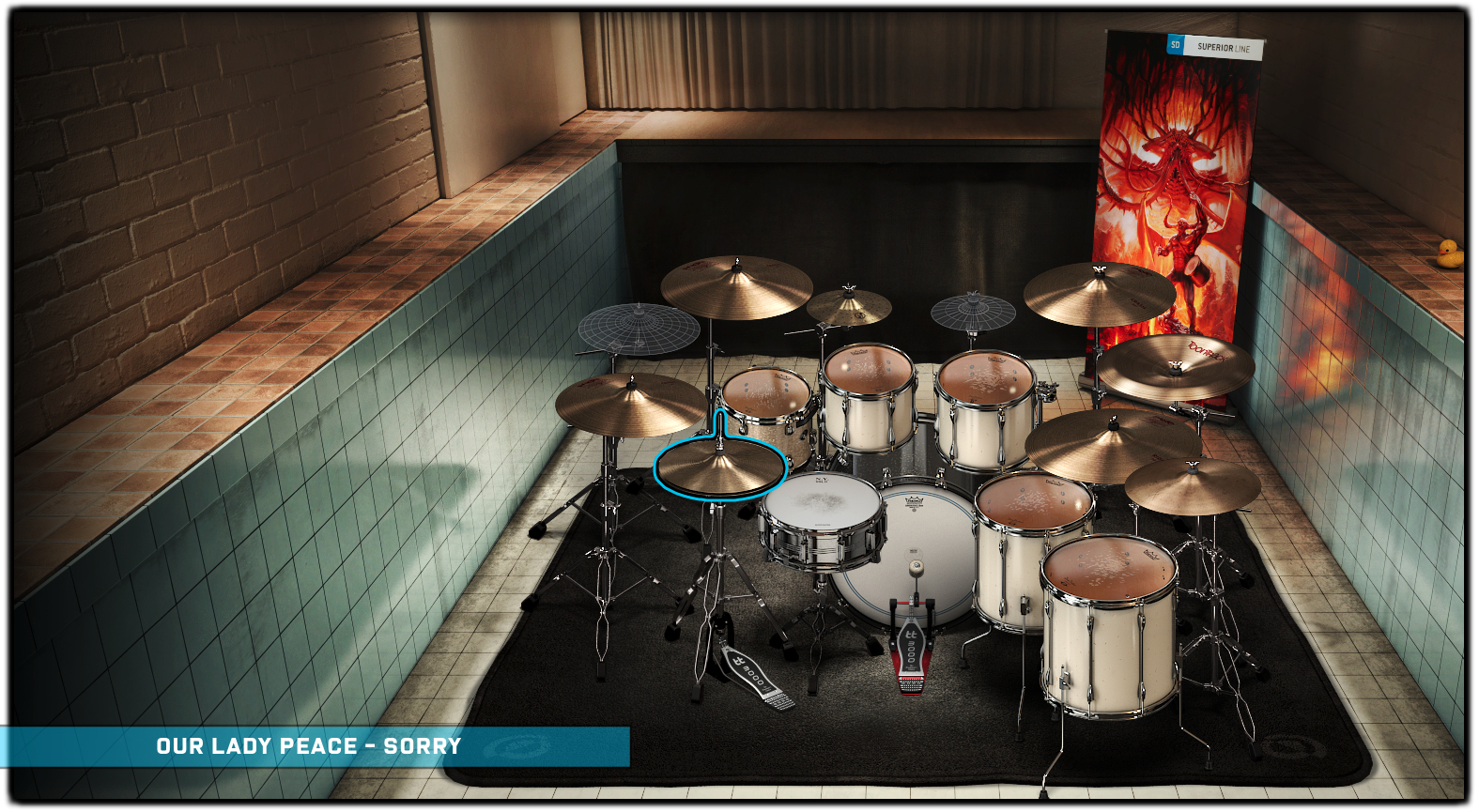
Task: Select the chrome snare drum
Action: pos(823,519)
